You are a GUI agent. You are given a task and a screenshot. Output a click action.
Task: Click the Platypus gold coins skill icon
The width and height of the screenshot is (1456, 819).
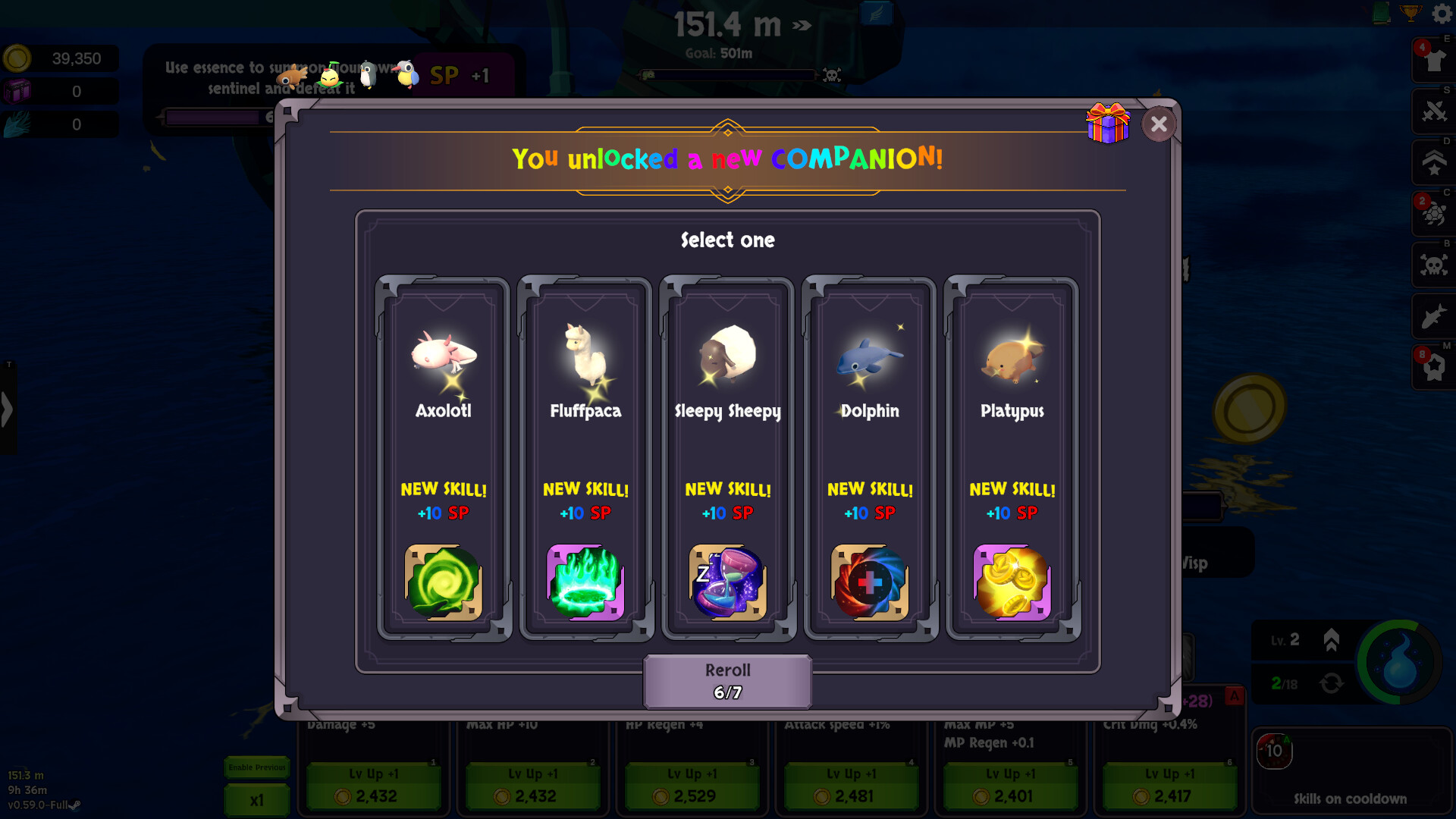click(x=1012, y=582)
